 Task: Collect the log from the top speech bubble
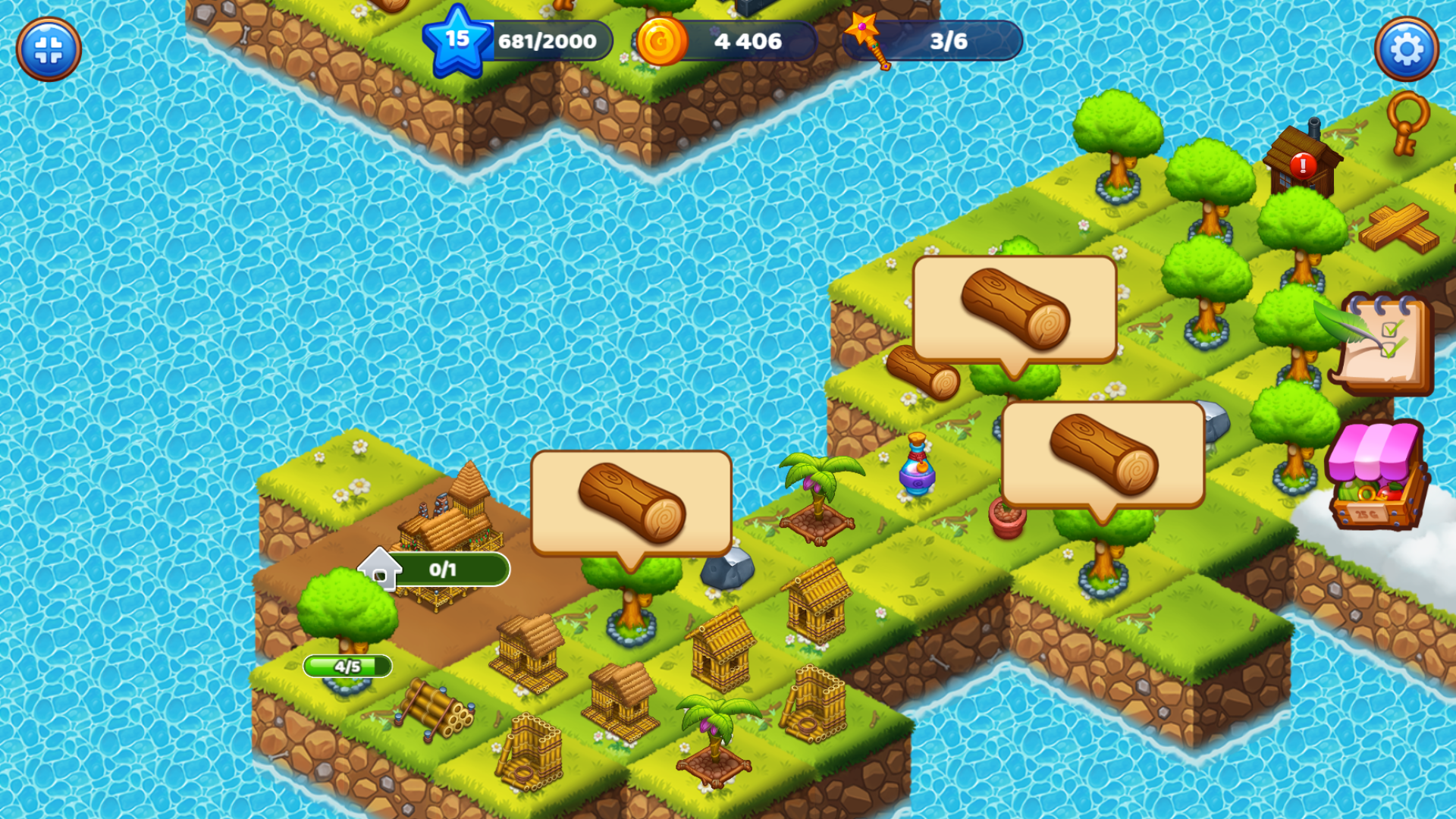[1016, 307]
